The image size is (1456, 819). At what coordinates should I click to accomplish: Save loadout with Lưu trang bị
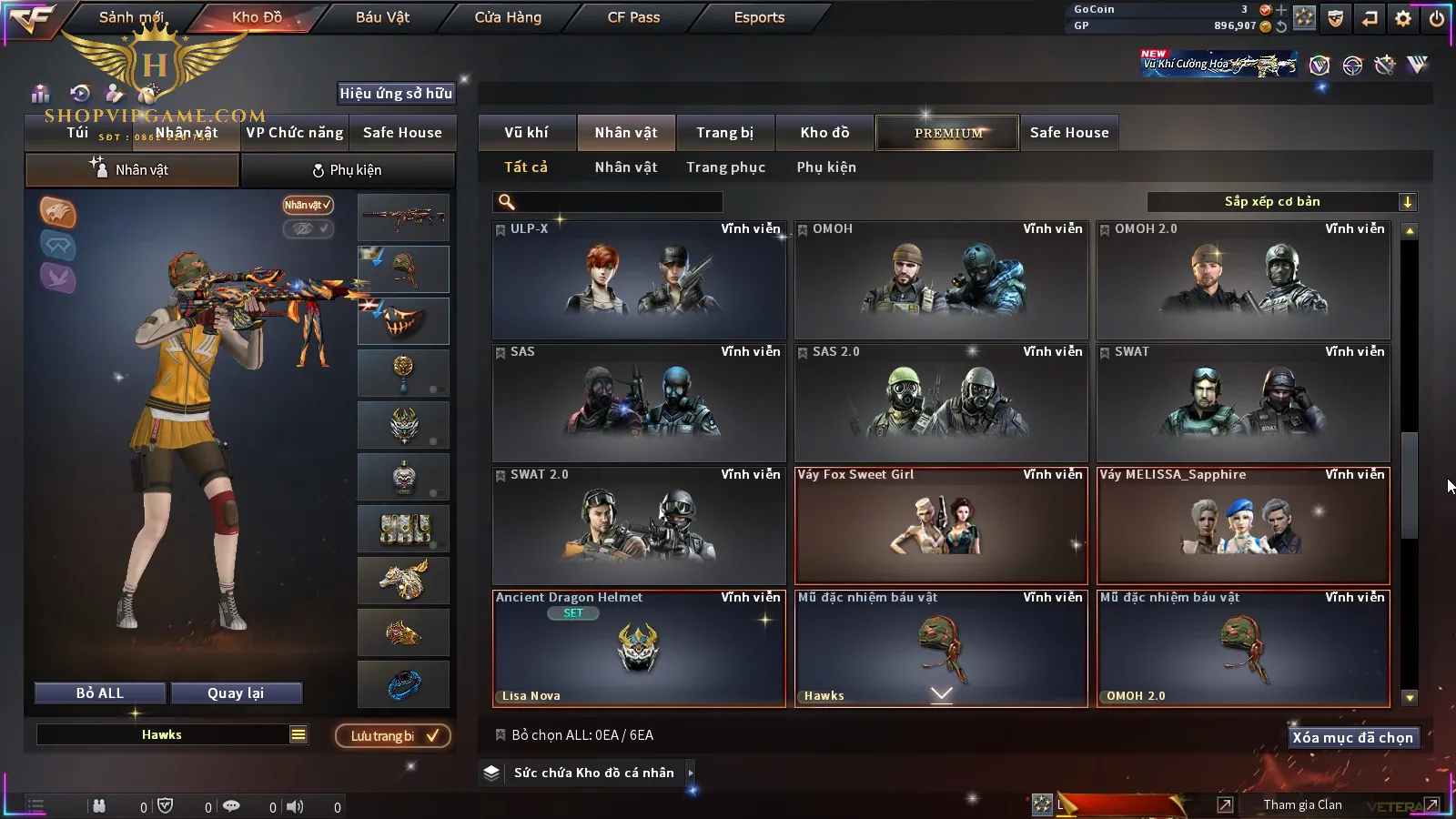pos(393,736)
